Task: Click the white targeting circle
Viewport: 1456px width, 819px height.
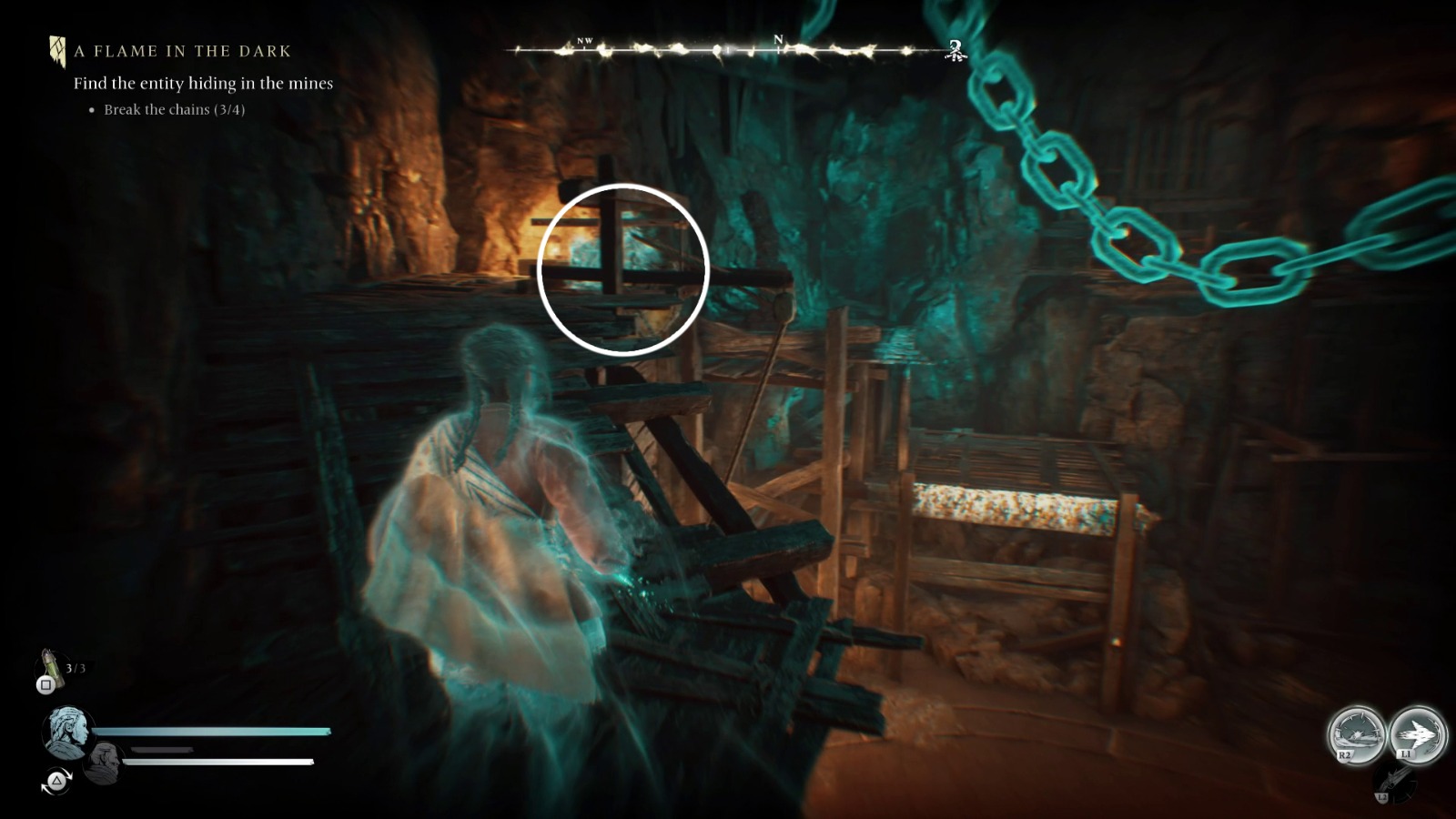Action: [624, 268]
